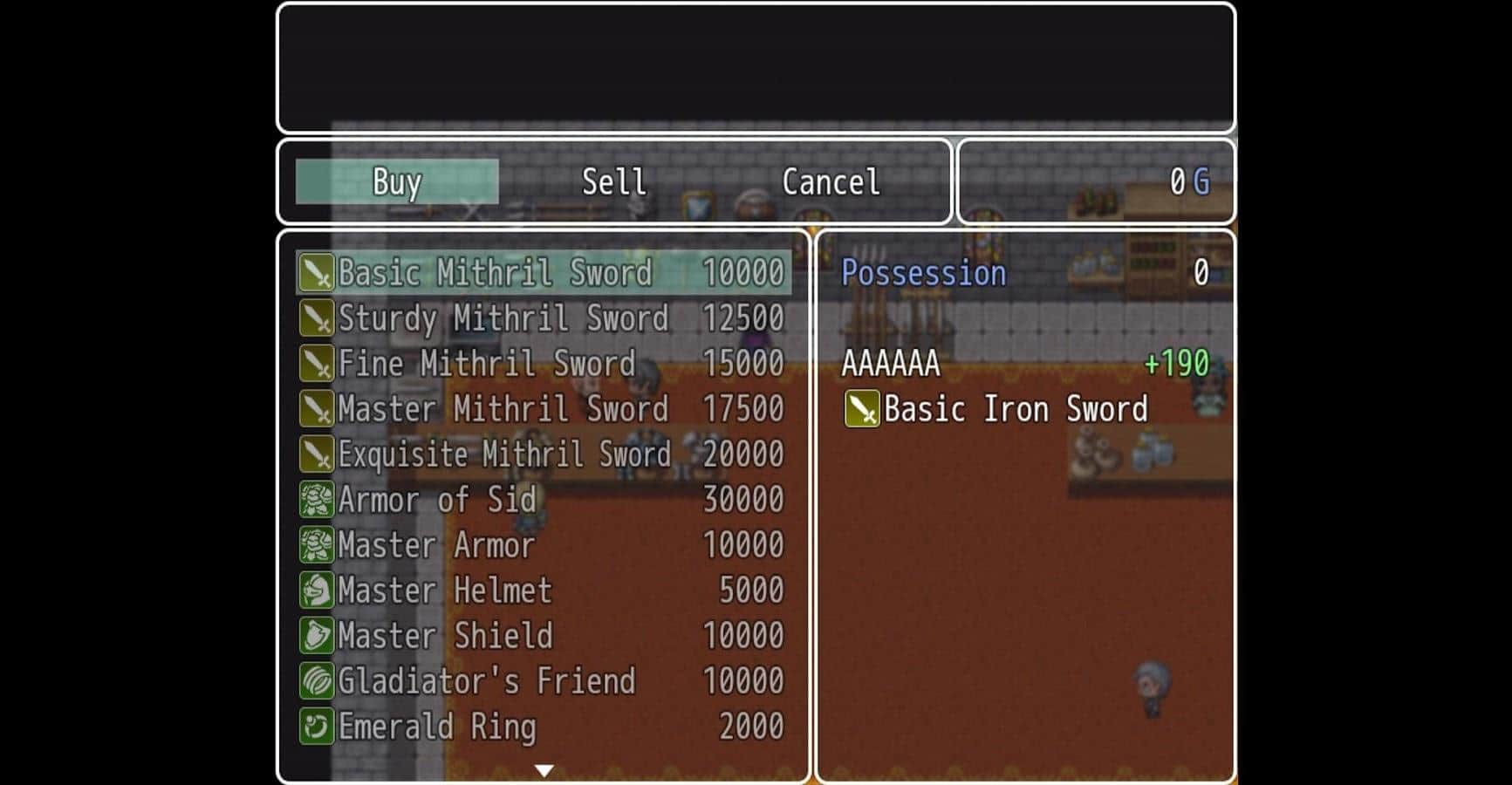Select the Exquisite Mithril Sword item
The height and width of the screenshot is (785, 1512).
point(543,454)
